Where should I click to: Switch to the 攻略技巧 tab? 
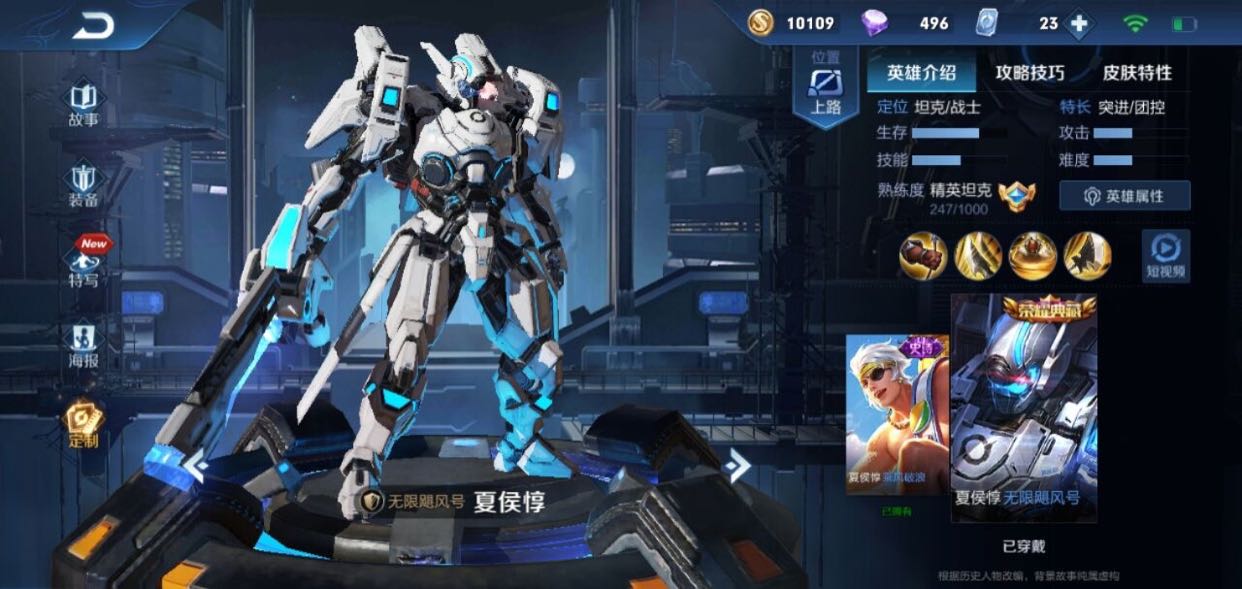coord(1030,73)
